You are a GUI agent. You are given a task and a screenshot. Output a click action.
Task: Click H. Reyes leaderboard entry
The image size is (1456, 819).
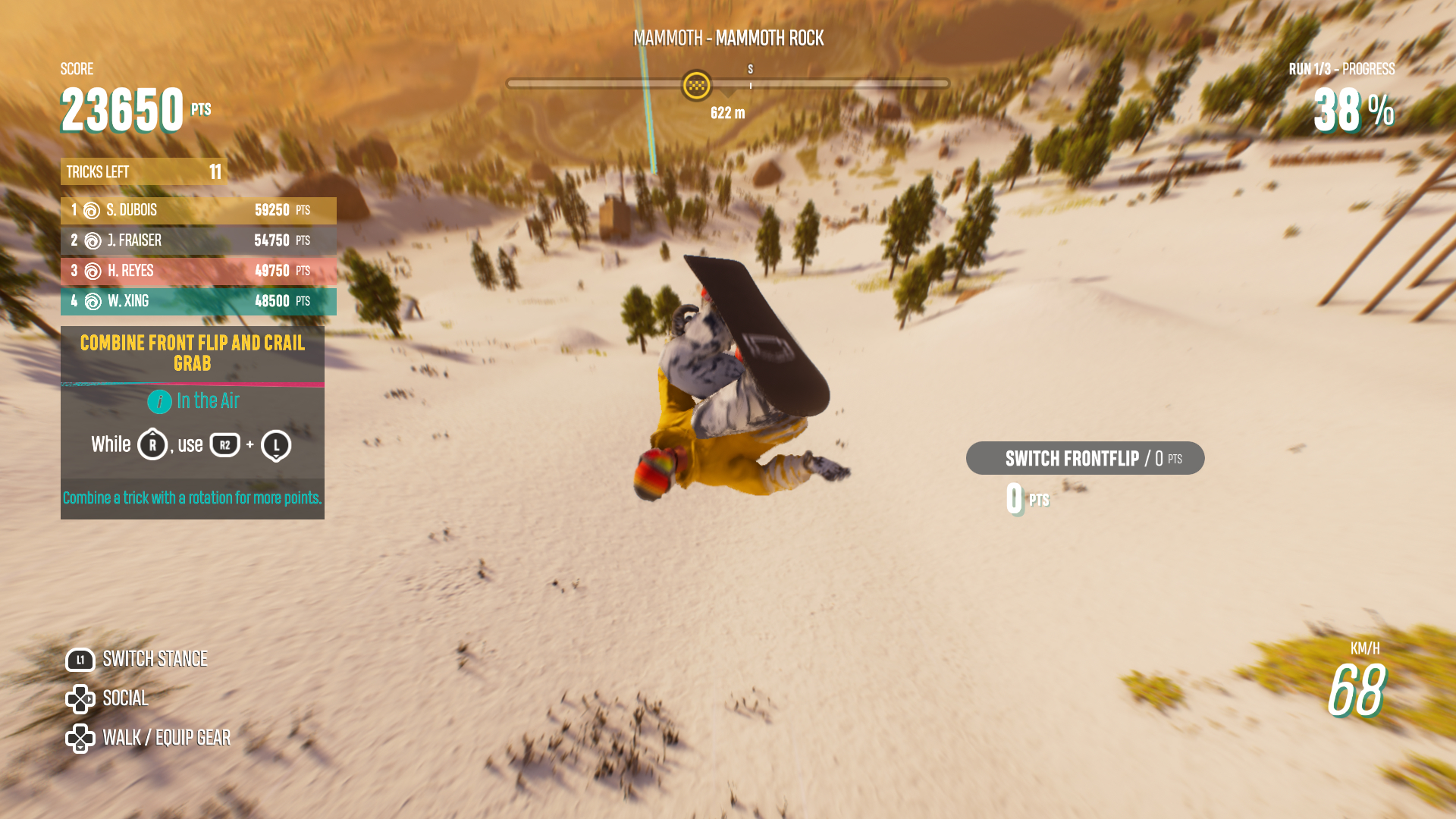pyautogui.click(x=198, y=271)
